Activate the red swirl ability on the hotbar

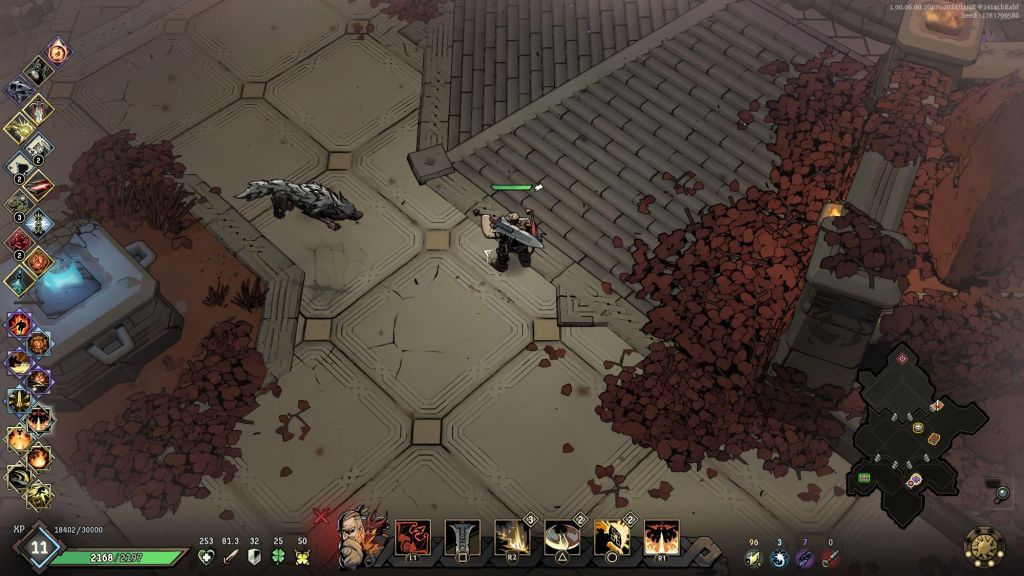tap(413, 538)
